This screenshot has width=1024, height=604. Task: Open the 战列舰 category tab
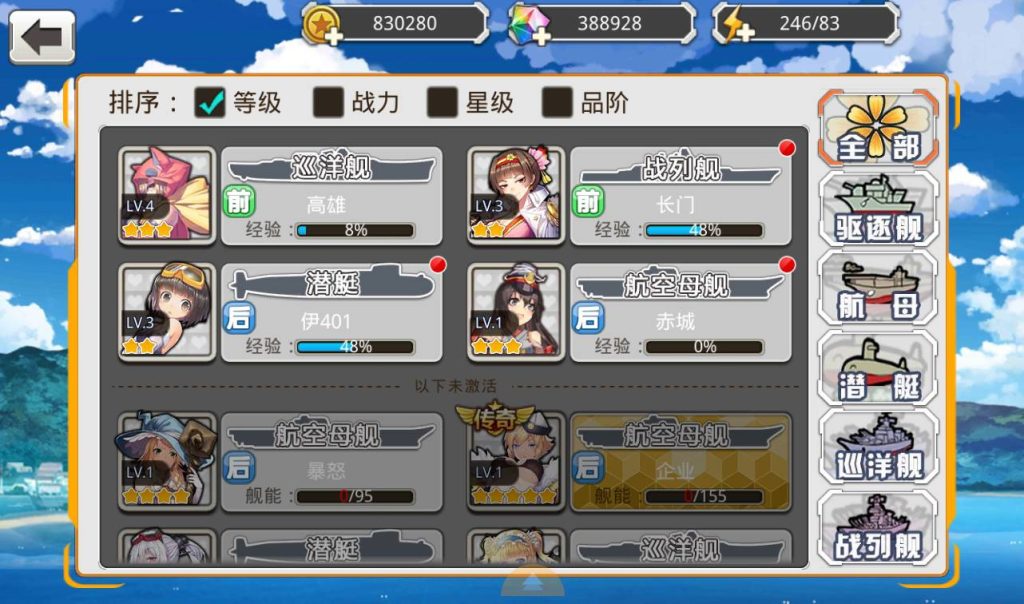(x=878, y=528)
